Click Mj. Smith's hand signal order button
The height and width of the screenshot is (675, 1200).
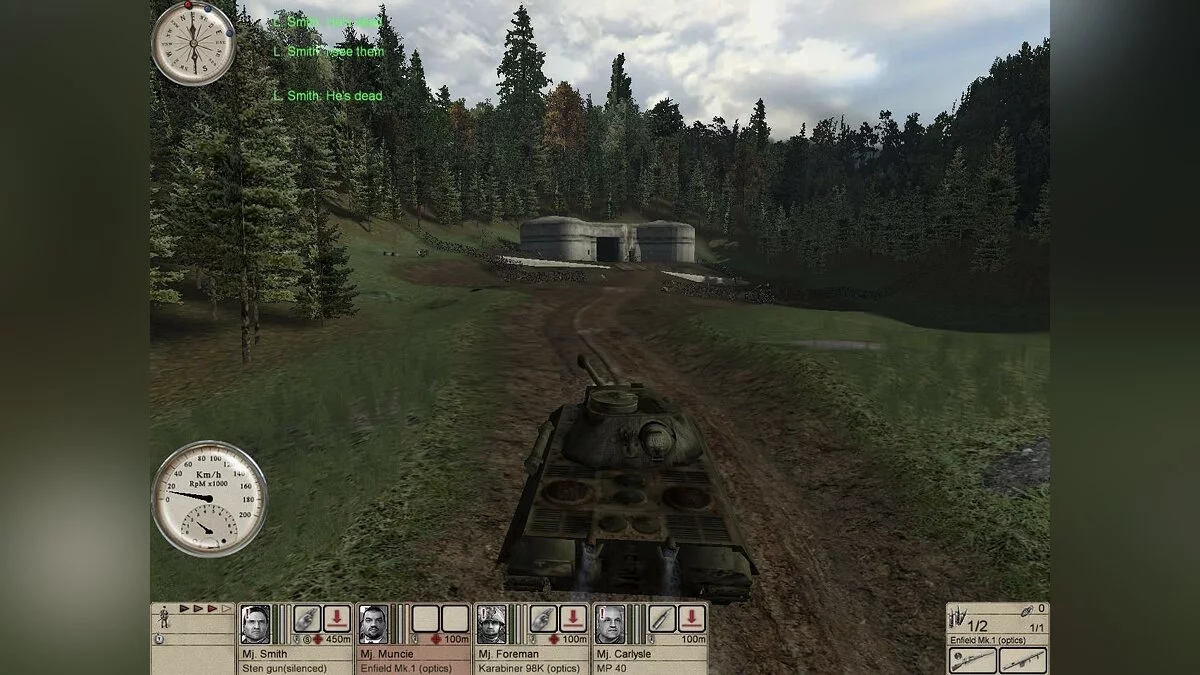(307, 619)
